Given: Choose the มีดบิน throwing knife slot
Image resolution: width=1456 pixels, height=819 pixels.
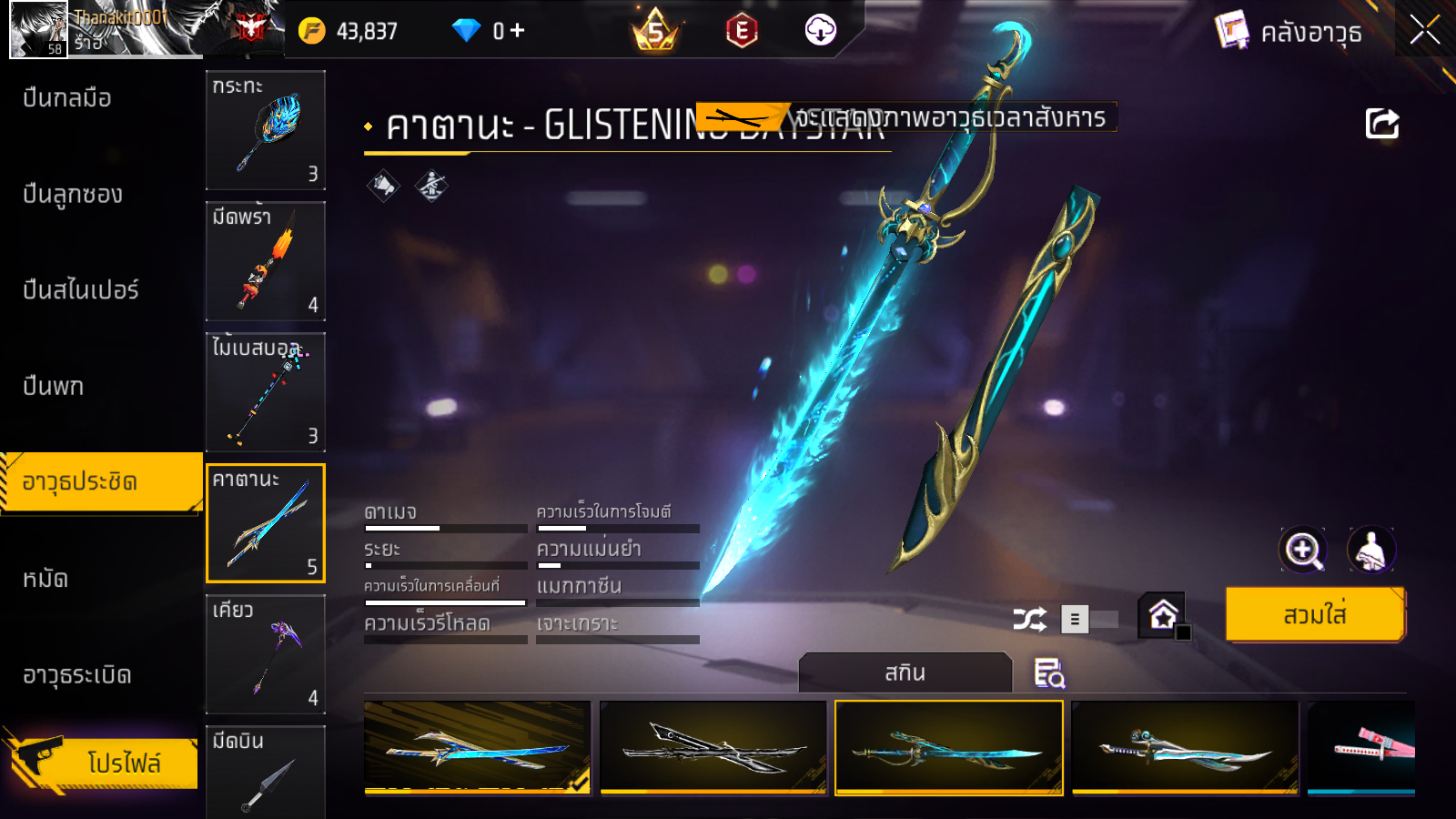Looking at the screenshot, I should [x=266, y=772].
